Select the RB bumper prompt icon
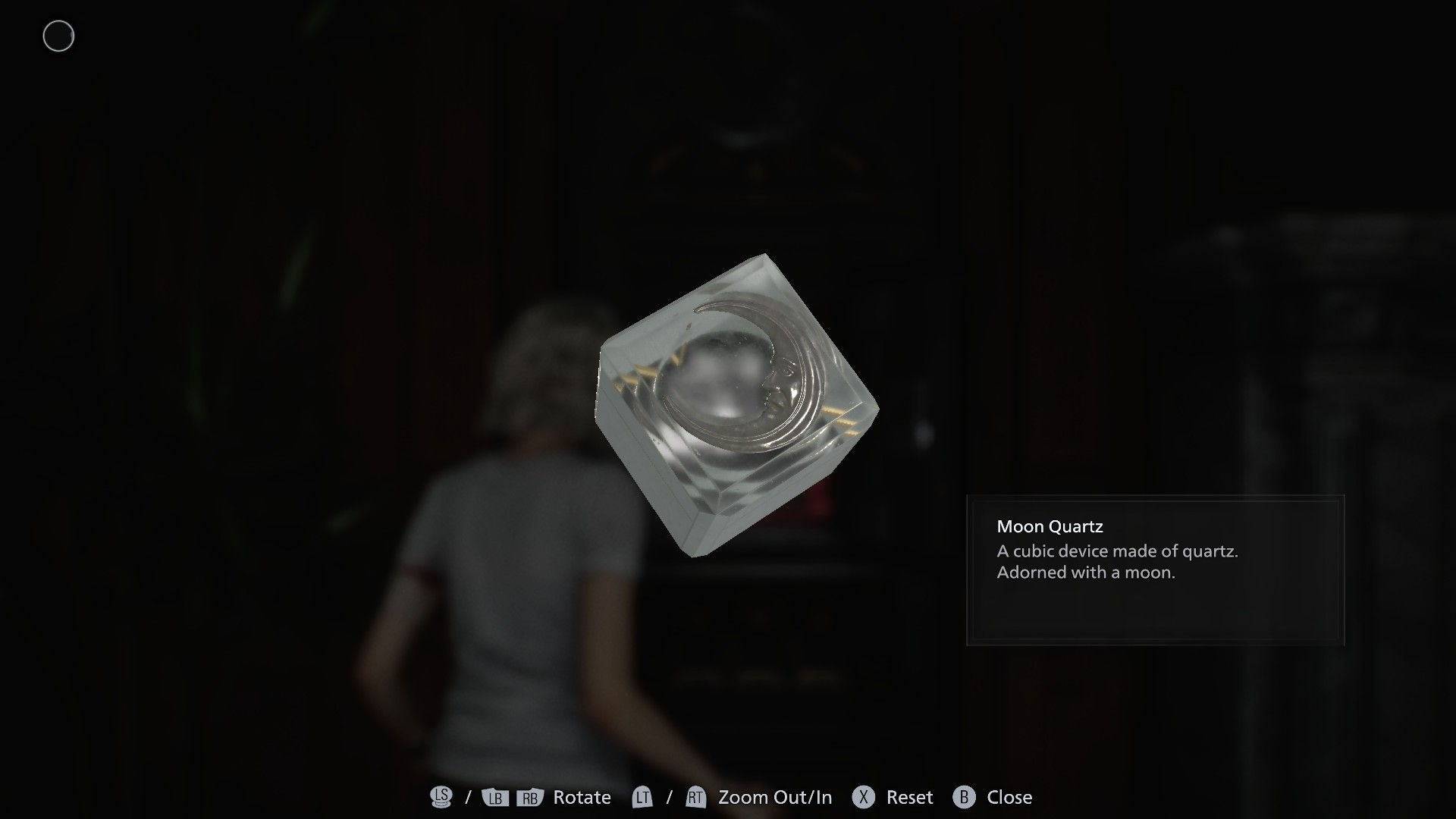Image resolution: width=1456 pixels, height=819 pixels. (529, 797)
